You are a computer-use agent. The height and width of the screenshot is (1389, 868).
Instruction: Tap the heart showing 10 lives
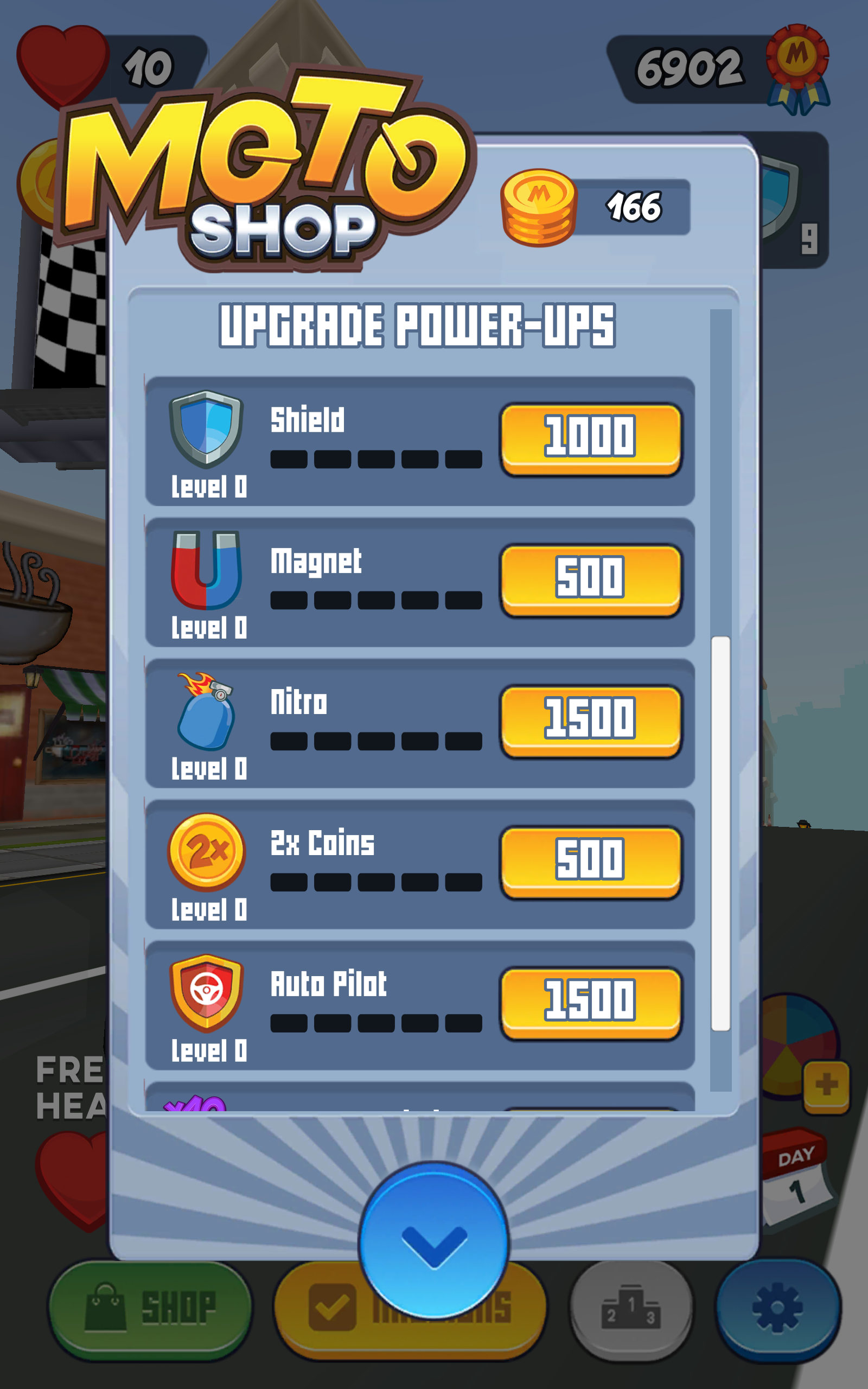63,58
